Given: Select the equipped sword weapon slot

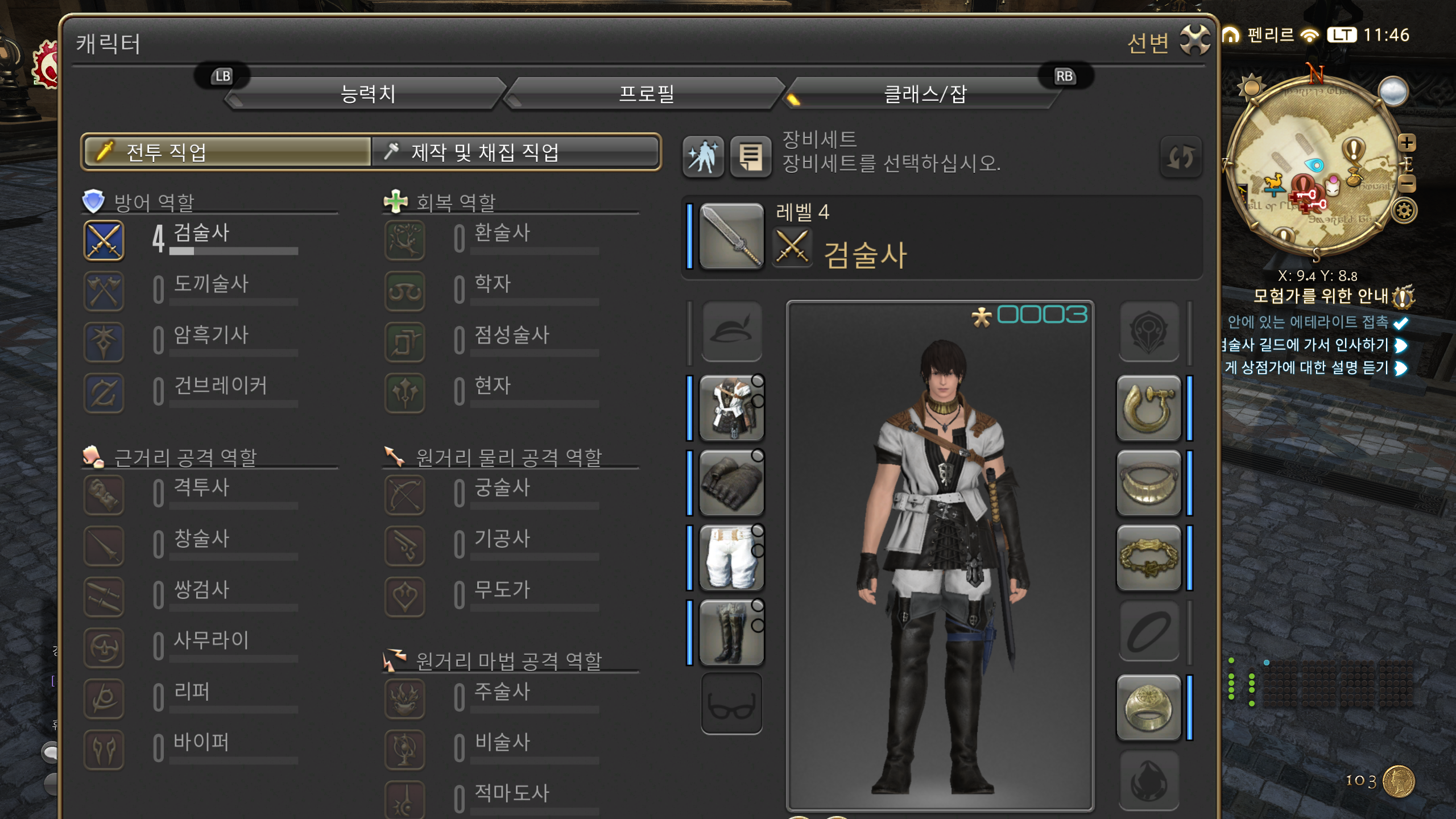Looking at the screenshot, I should [x=731, y=236].
